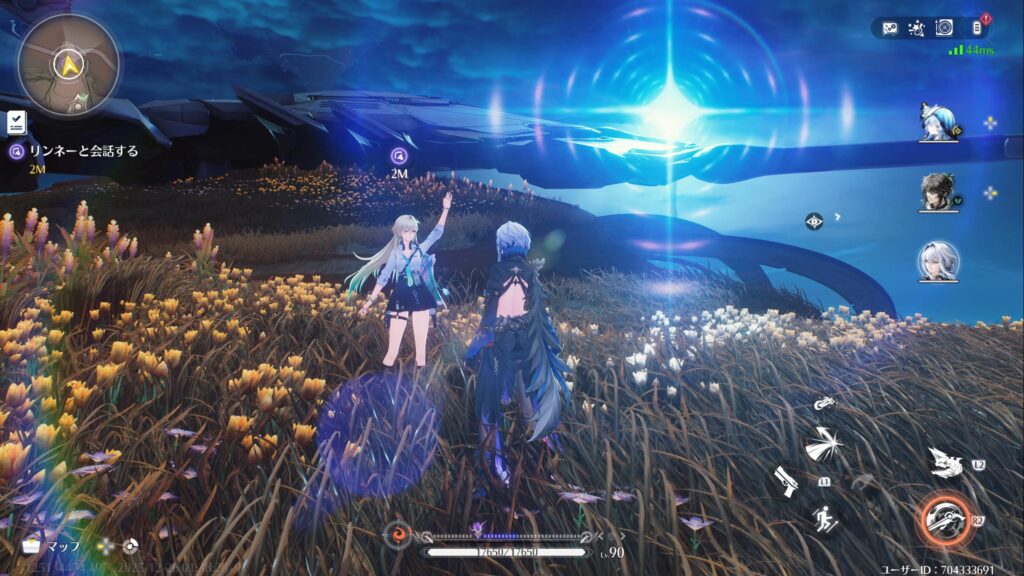
Task: Switch to the blue-haired hat character
Action: [938, 122]
